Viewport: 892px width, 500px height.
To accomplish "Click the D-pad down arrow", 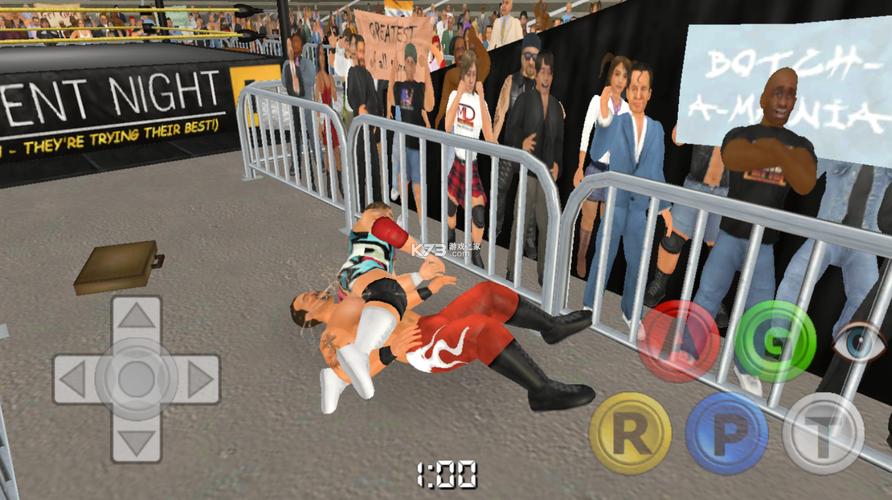I will click(x=137, y=440).
